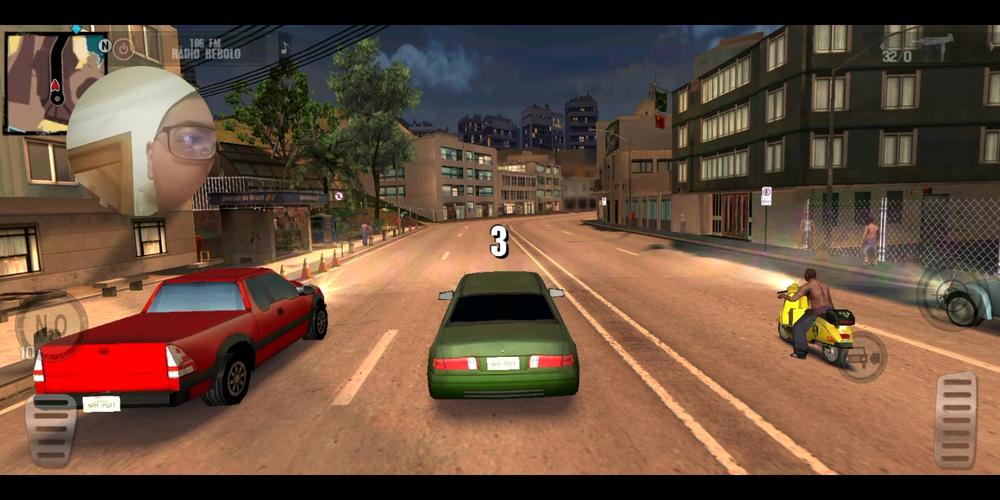The height and width of the screenshot is (500, 1000).
Task: Change station via the music note icon
Action: [284, 45]
